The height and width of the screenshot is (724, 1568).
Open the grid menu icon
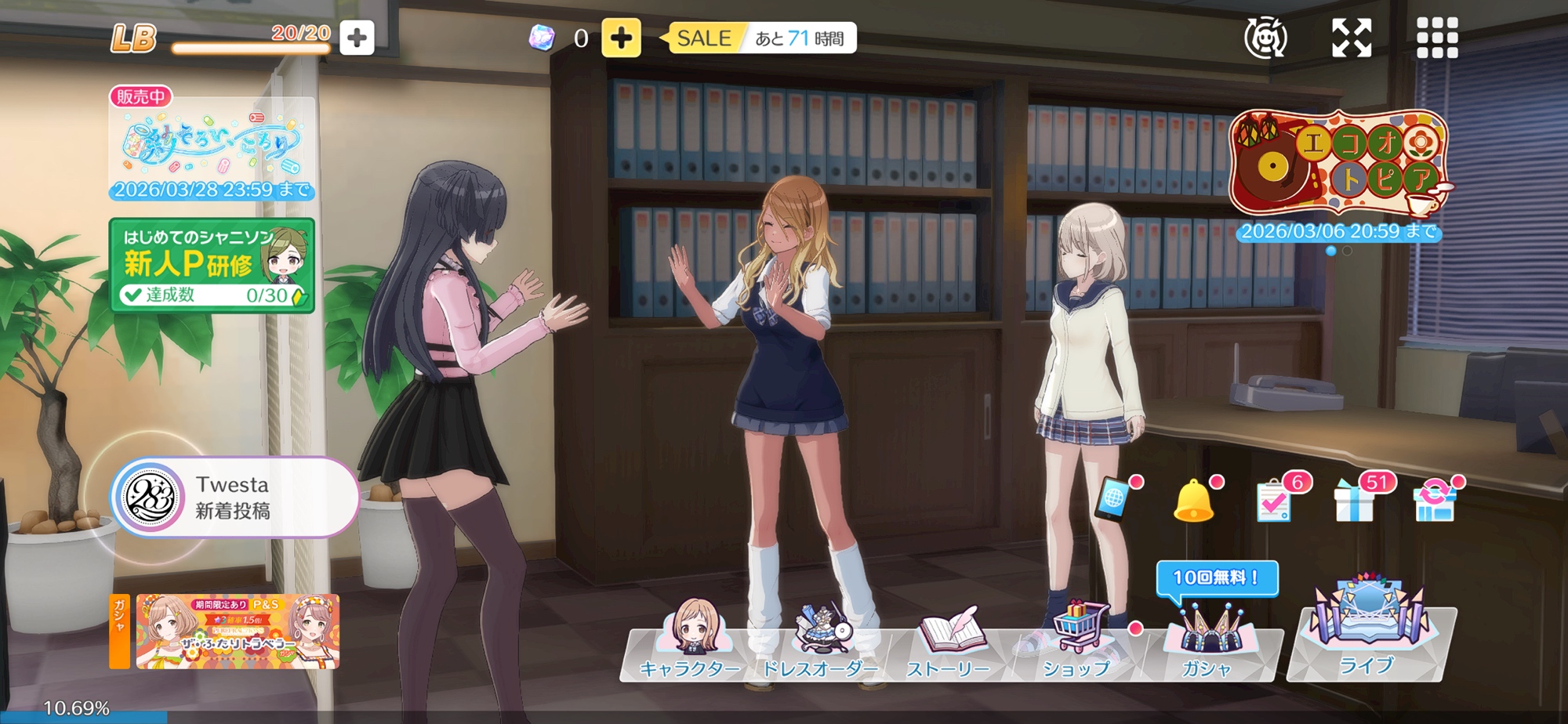(x=1437, y=38)
